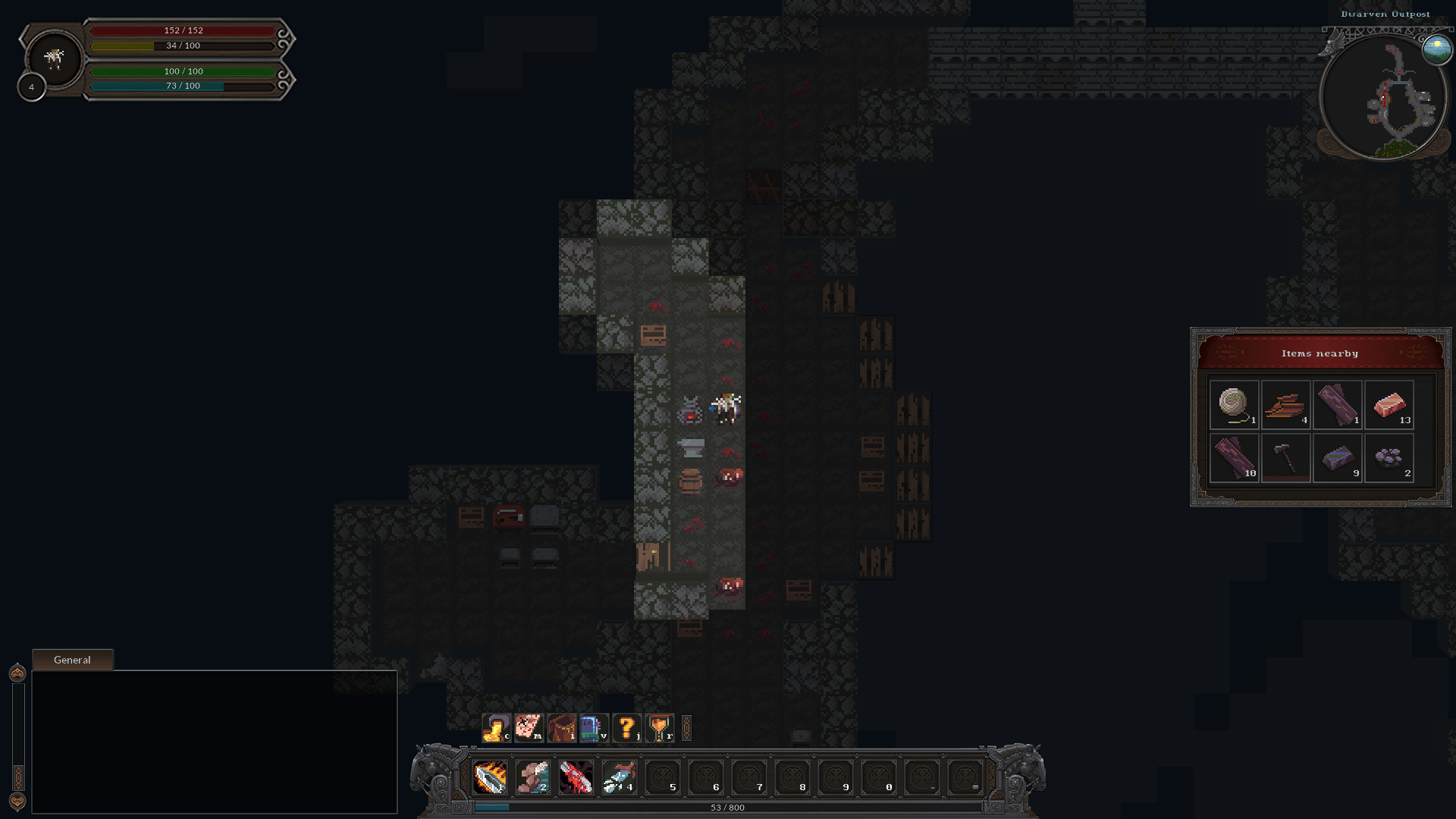This screenshot has height=819, width=1456.
Task: Click the character portrait in the top left
Action: (x=54, y=58)
